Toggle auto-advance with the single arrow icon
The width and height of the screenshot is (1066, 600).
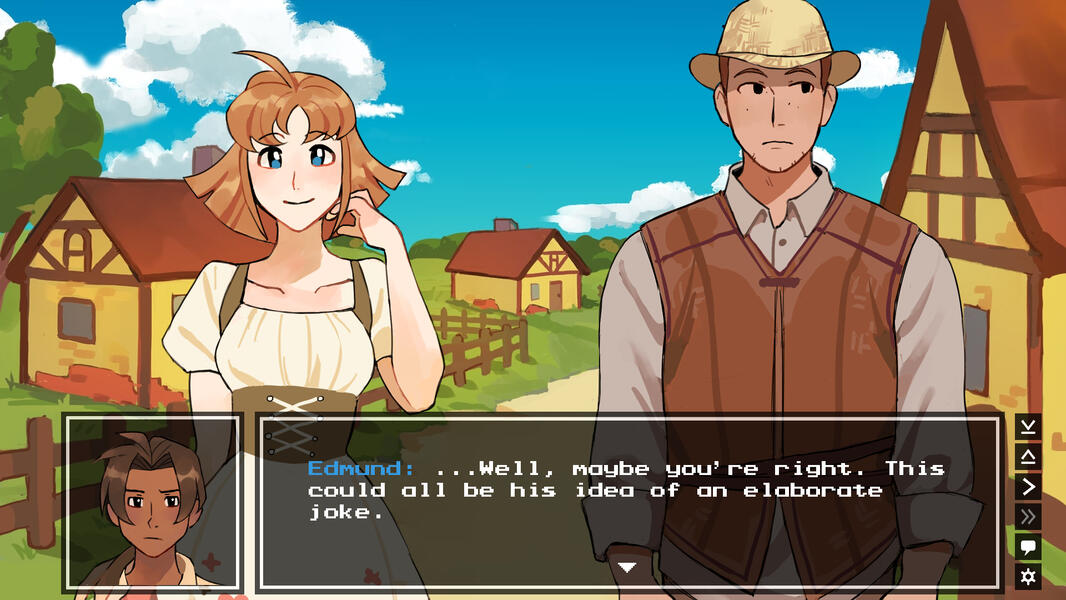coord(1028,487)
